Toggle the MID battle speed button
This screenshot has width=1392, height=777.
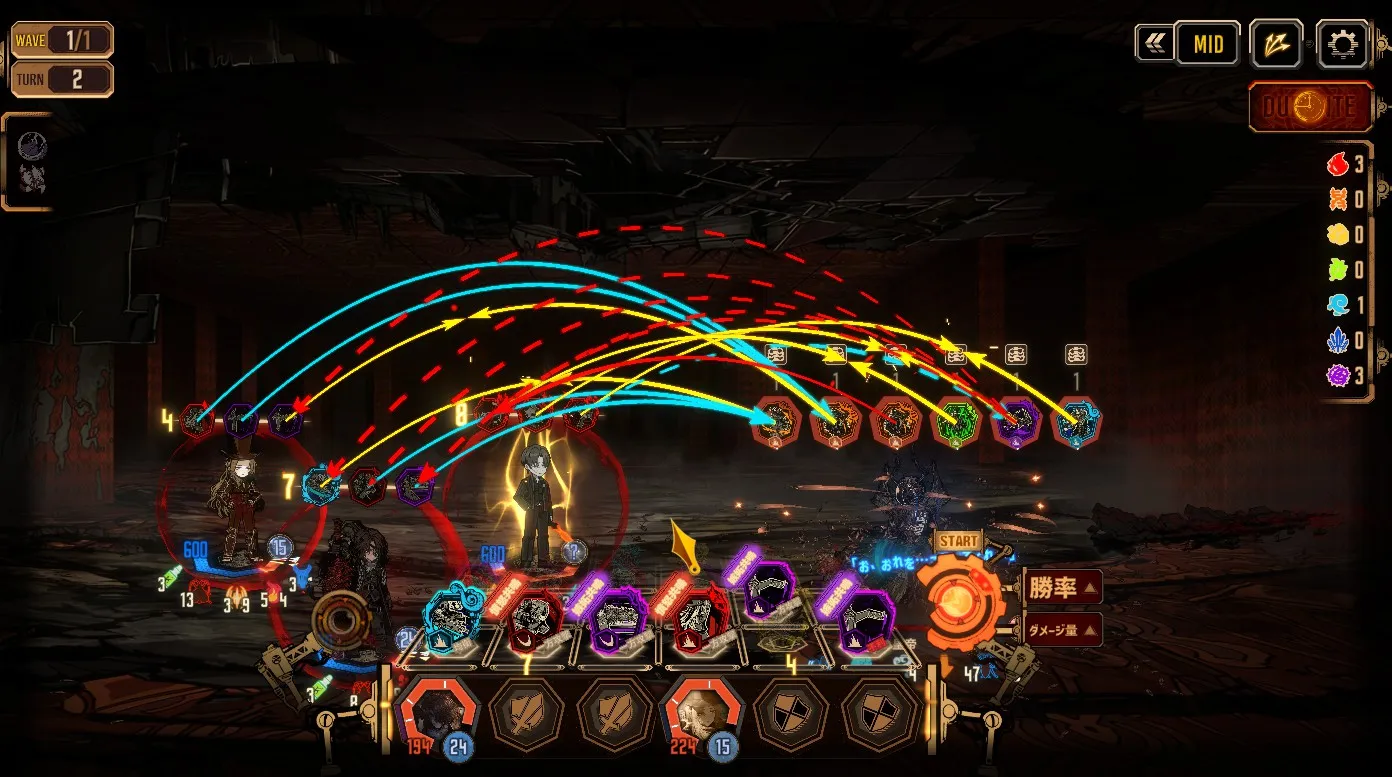1207,44
